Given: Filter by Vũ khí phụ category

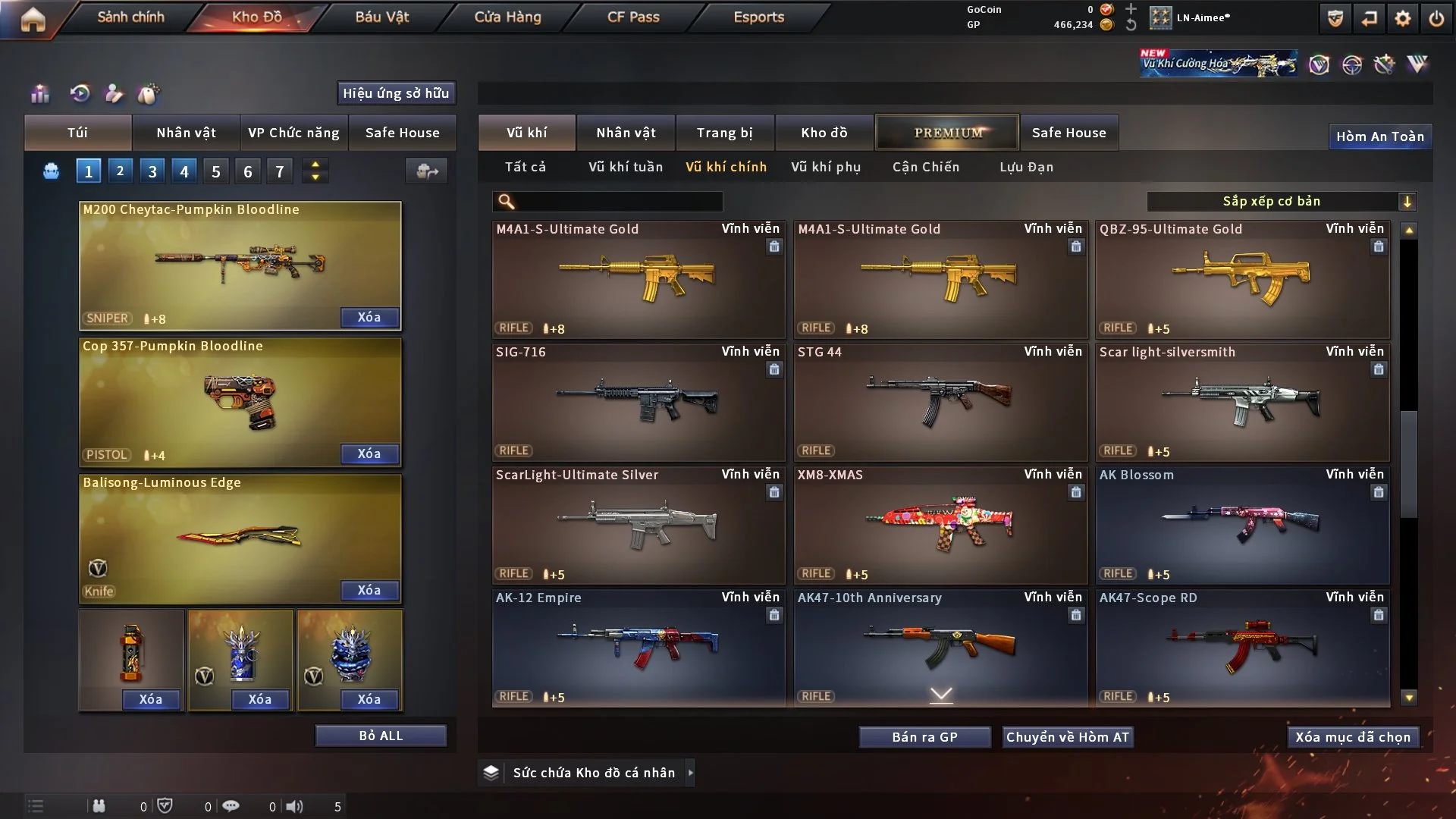Looking at the screenshot, I should 826,167.
